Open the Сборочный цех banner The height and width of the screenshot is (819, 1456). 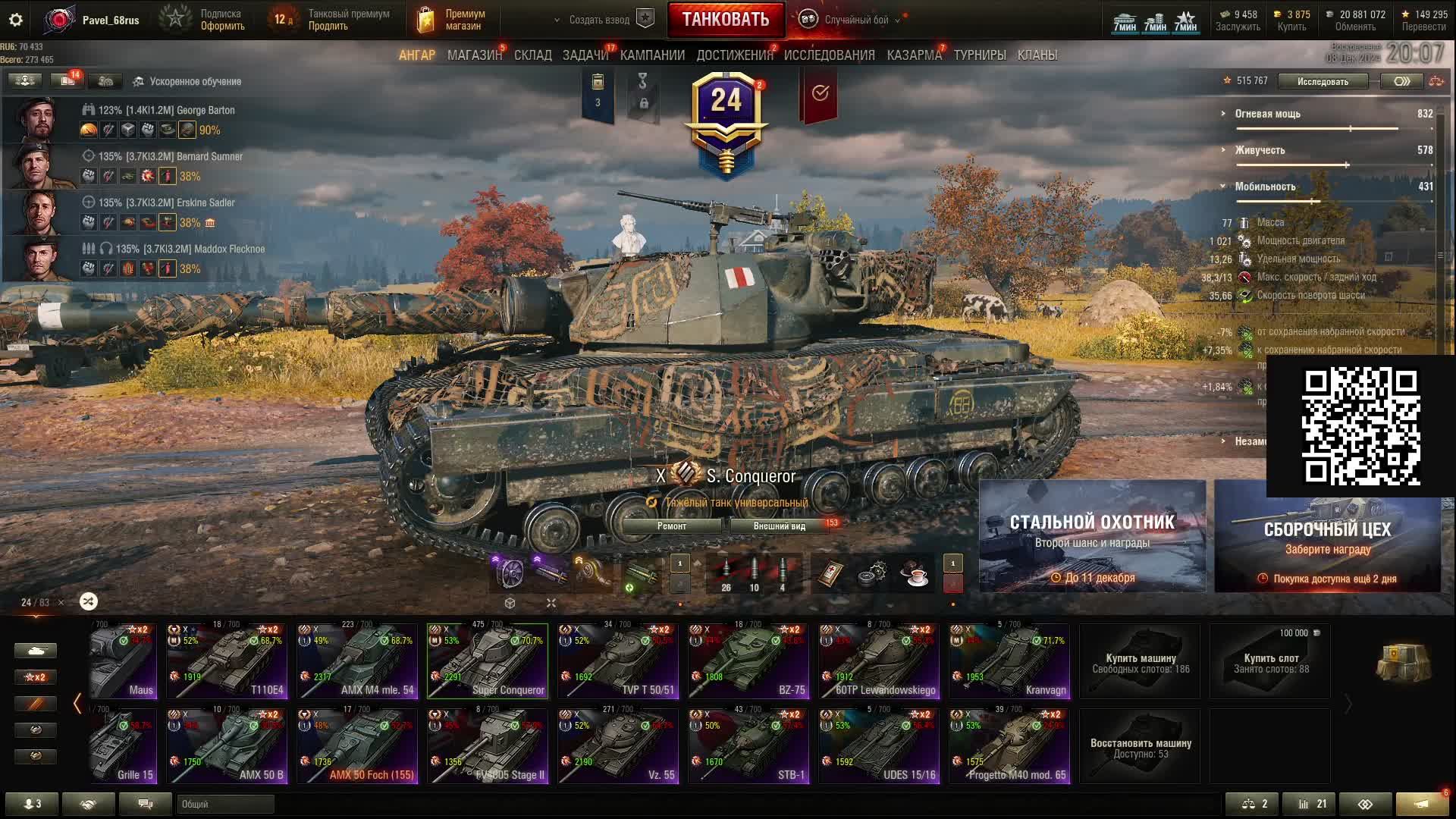point(1327,535)
